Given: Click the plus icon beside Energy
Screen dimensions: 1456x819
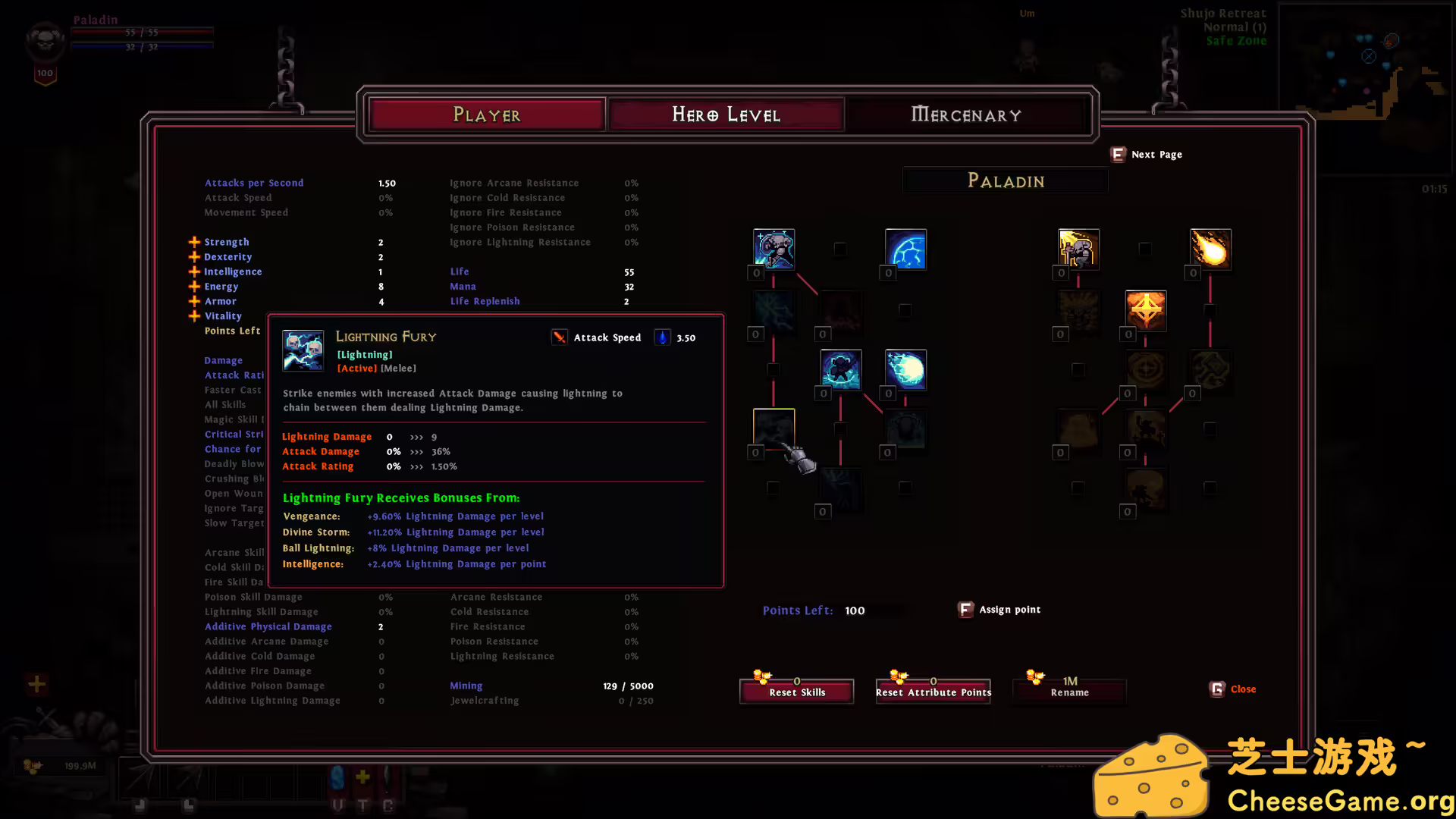Looking at the screenshot, I should click(194, 287).
